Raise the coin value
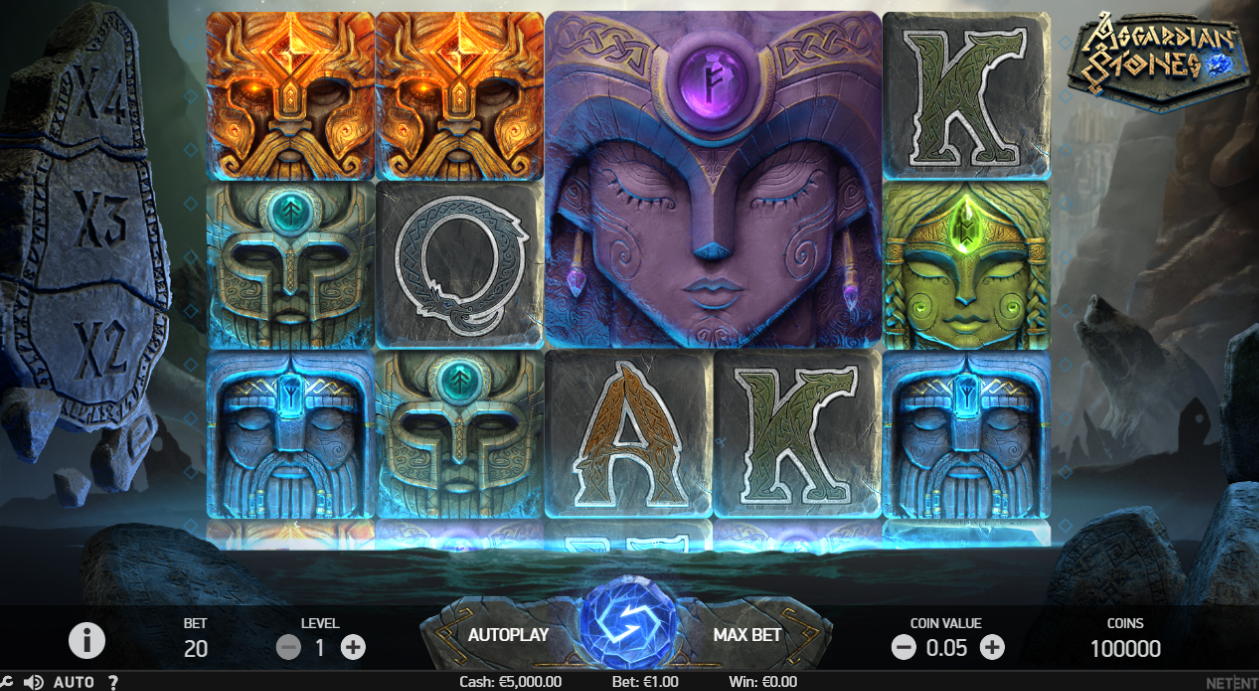This screenshot has height=691, width=1259. (x=992, y=648)
